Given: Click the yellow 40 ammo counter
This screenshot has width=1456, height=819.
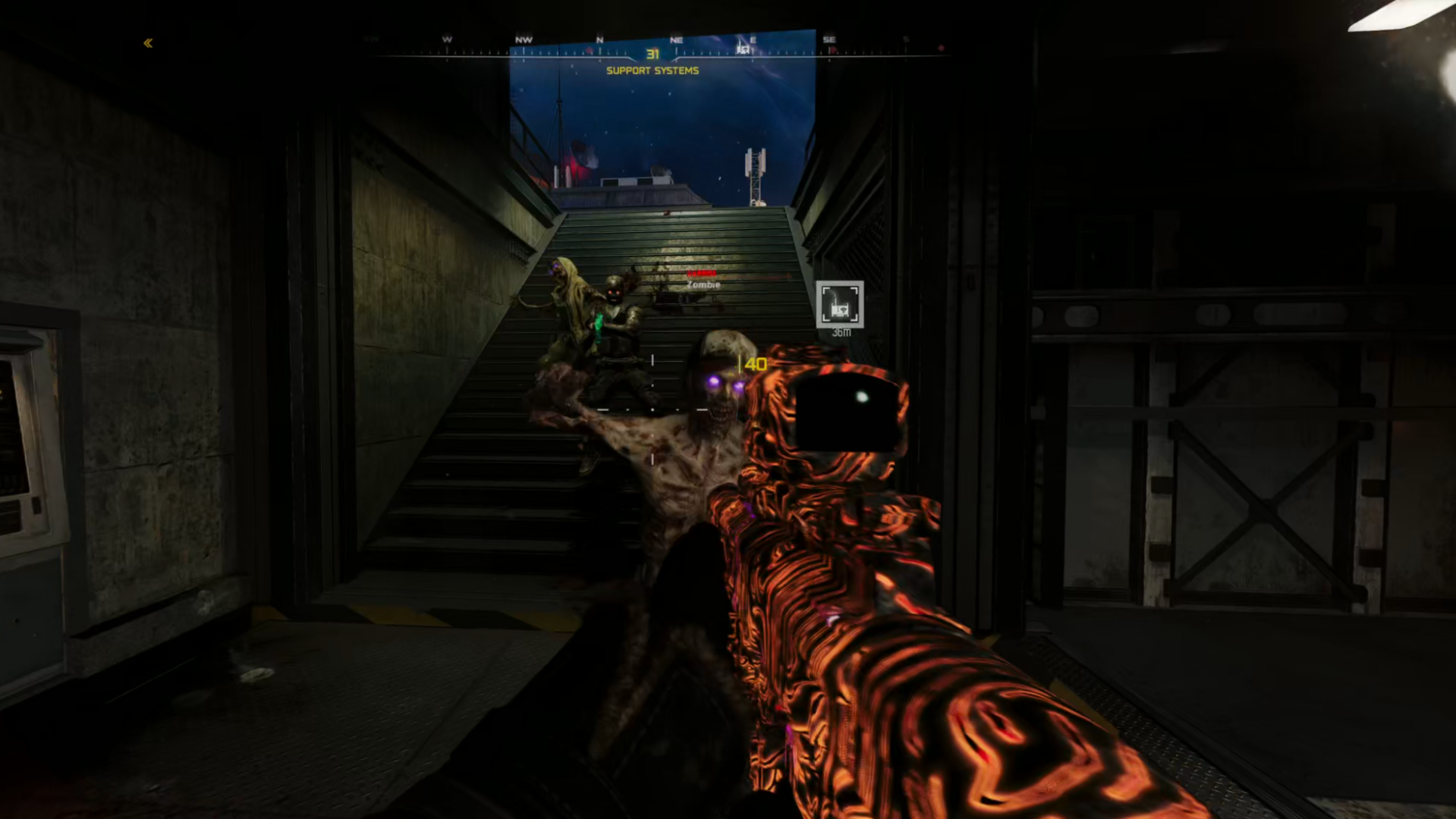Looking at the screenshot, I should point(754,364).
